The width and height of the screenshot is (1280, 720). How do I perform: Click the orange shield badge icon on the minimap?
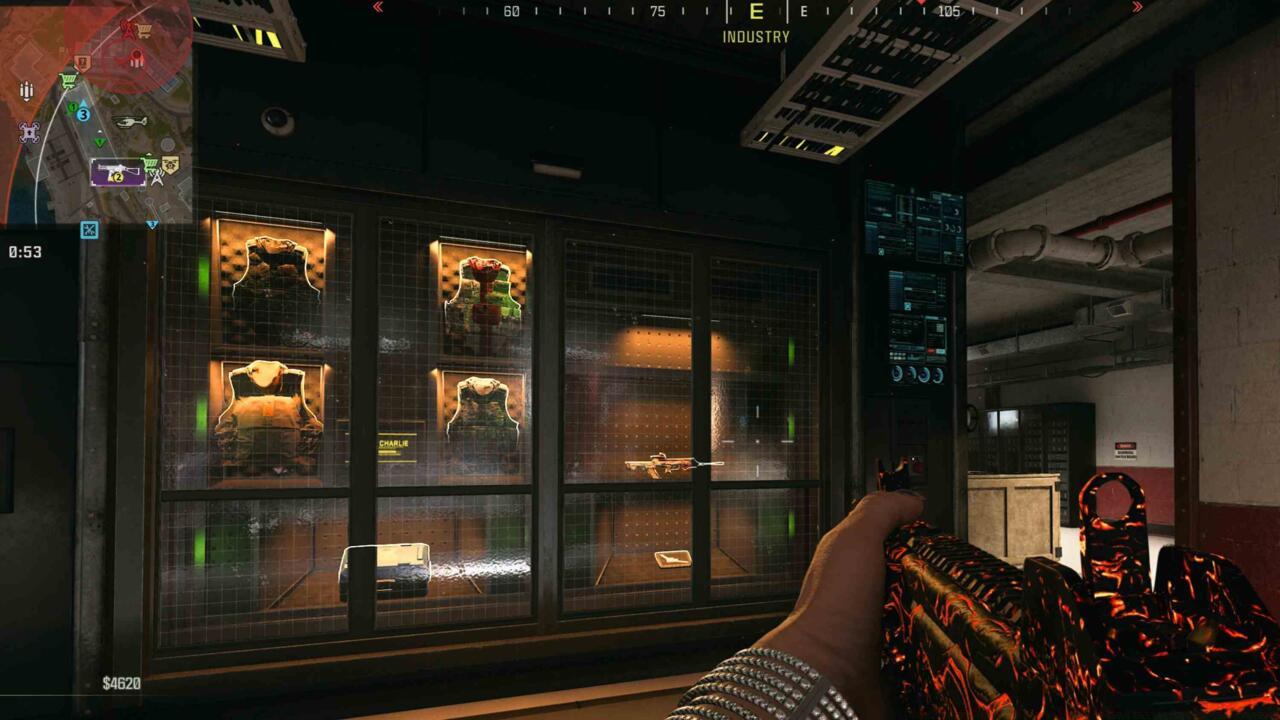tap(81, 62)
